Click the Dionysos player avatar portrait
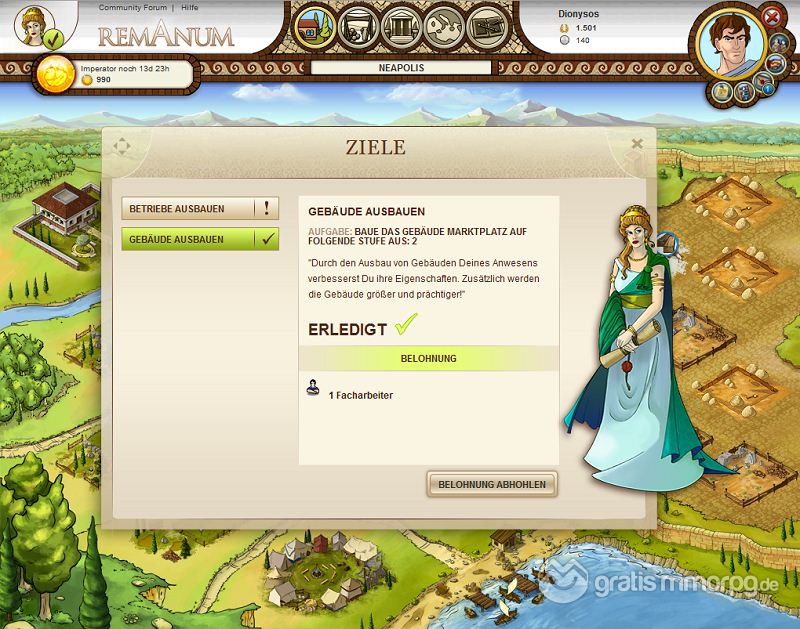800x629 pixels. [x=731, y=45]
